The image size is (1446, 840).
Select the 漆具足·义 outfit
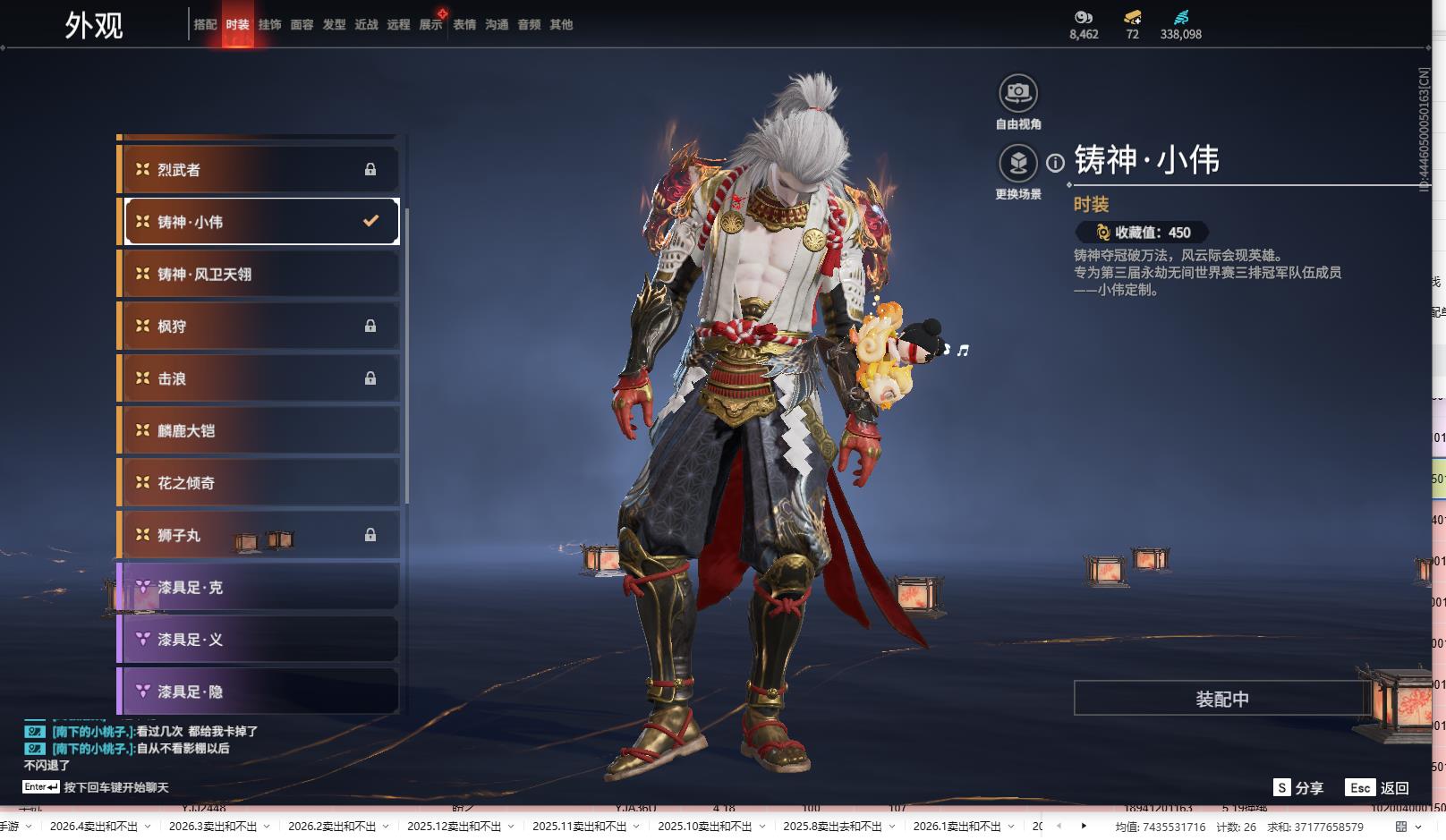pyautogui.click(x=259, y=640)
